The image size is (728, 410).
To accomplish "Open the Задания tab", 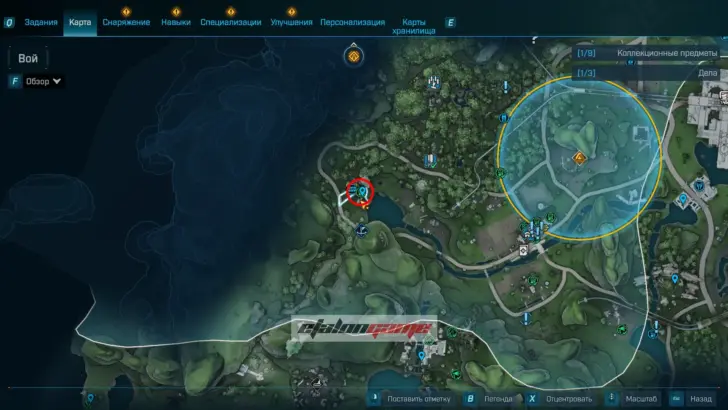I will (40, 22).
